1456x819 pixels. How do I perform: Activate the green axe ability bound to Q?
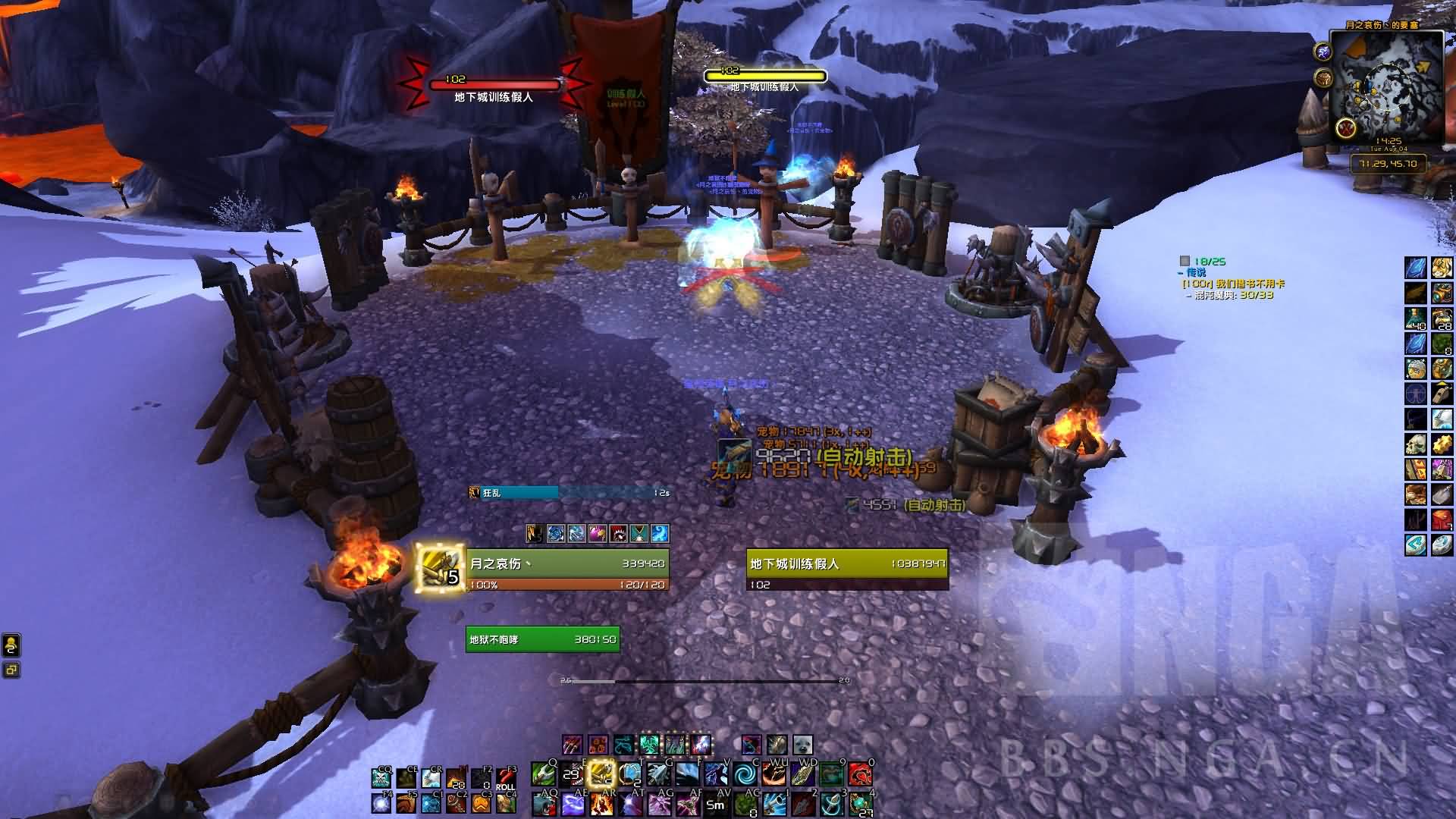coord(542,774)
